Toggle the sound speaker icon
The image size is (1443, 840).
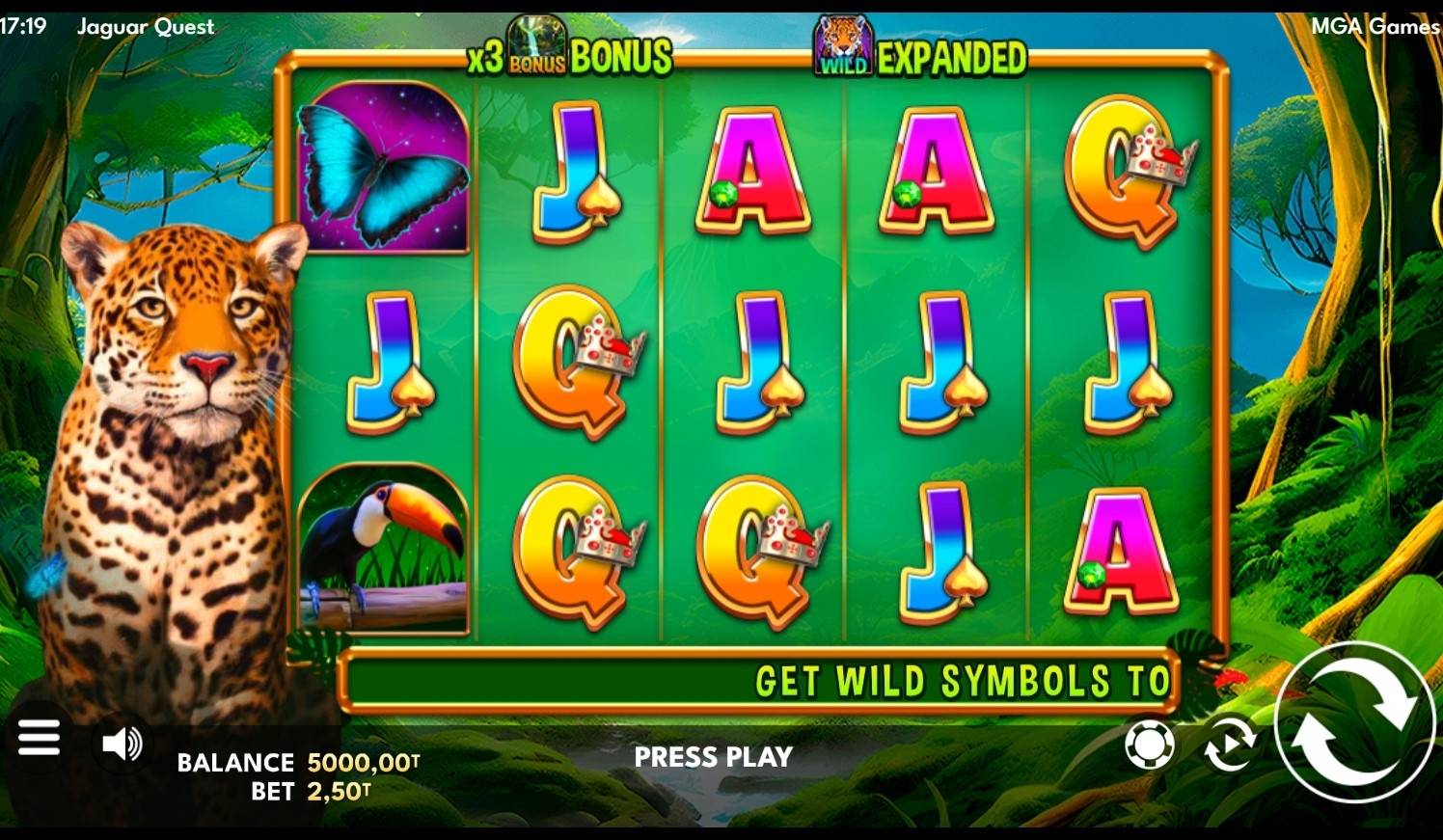click(x=122, y=744)
